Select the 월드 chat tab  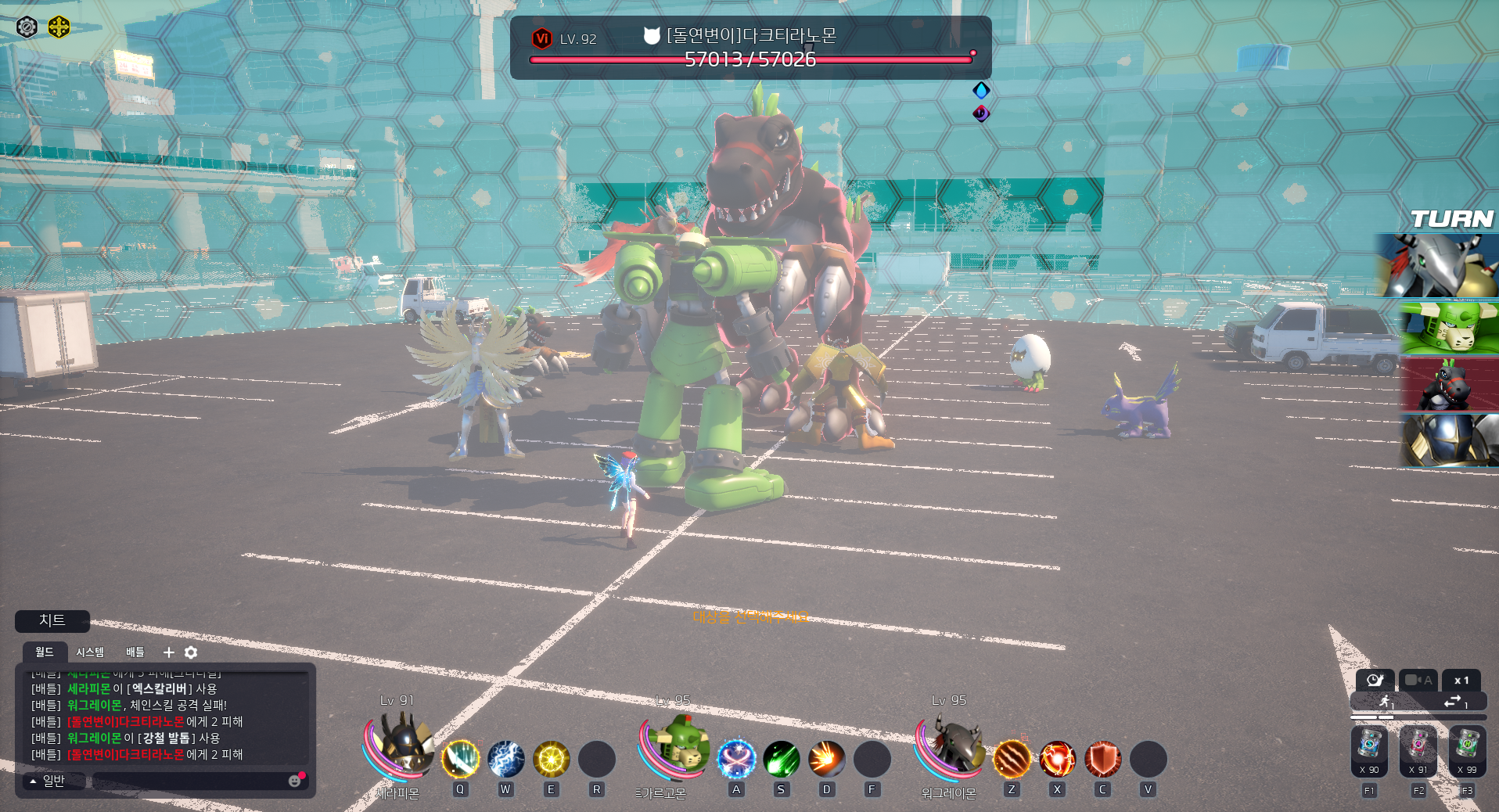click(45, 652)
